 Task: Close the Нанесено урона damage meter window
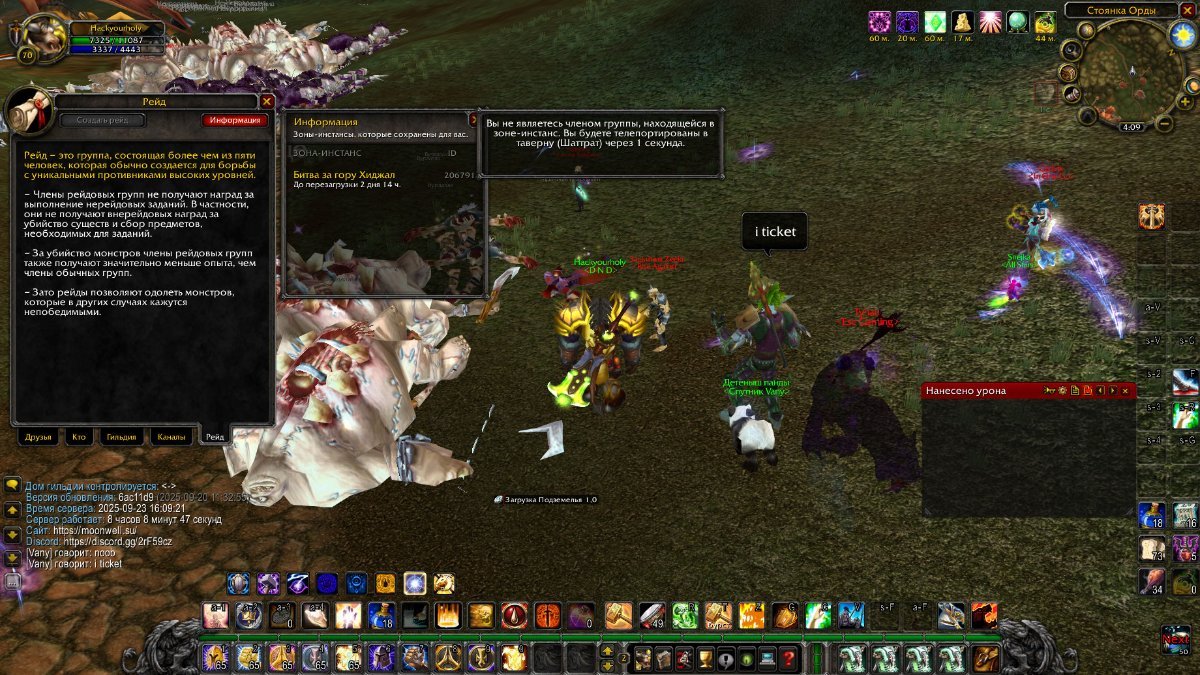(x=1126, y=390)
